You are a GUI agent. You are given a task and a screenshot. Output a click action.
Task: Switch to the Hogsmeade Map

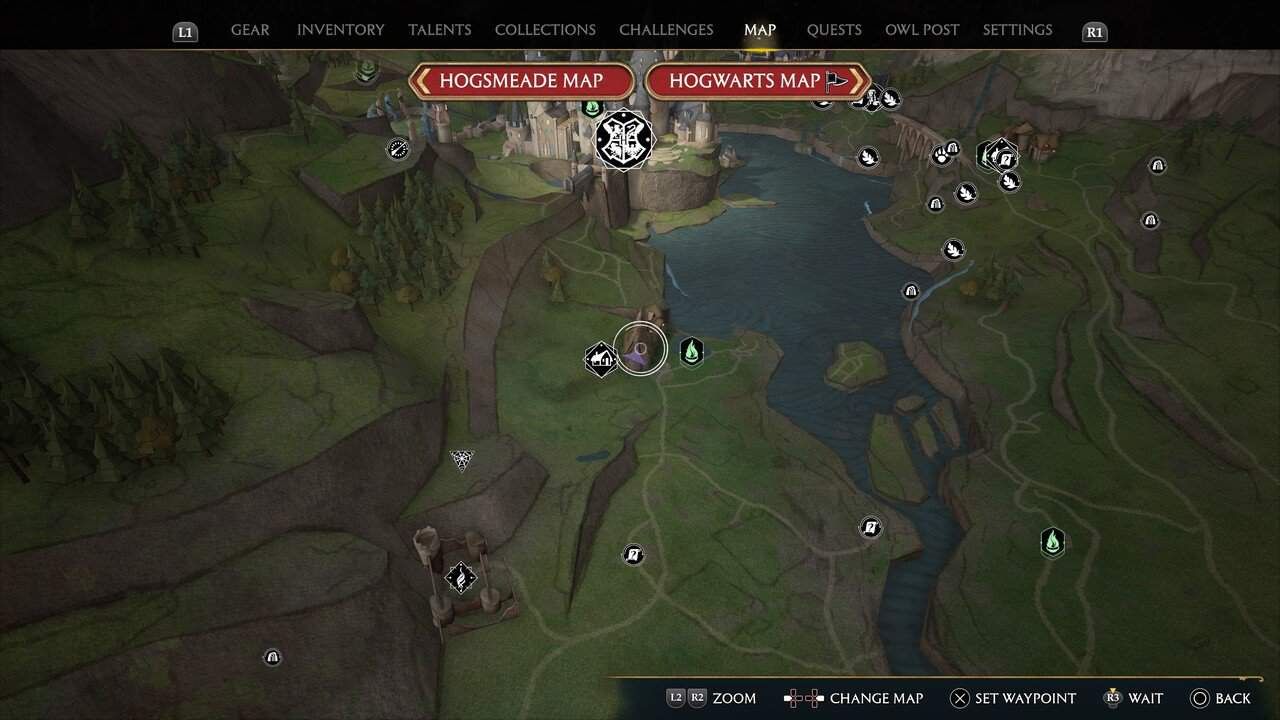point(521,81)
